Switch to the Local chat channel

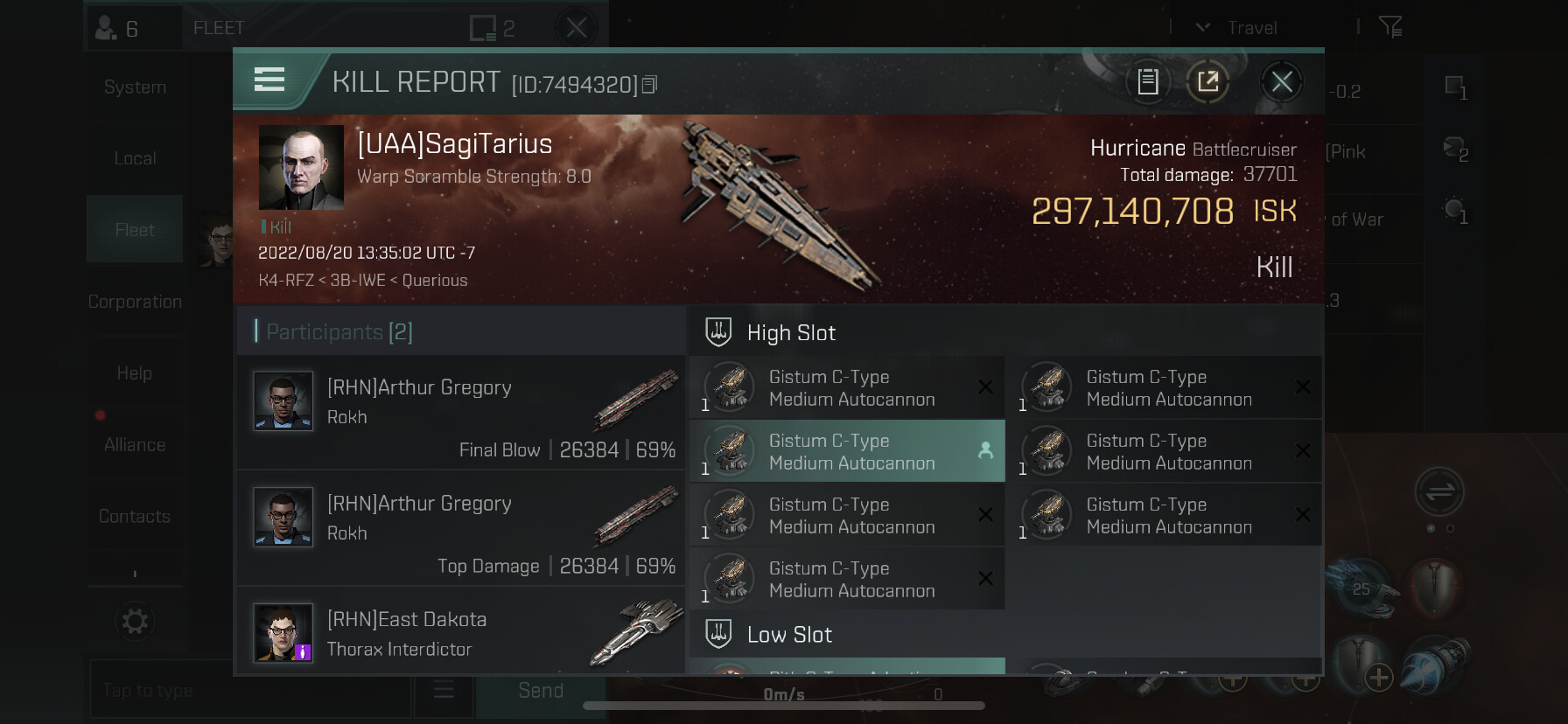pos(135,159)
